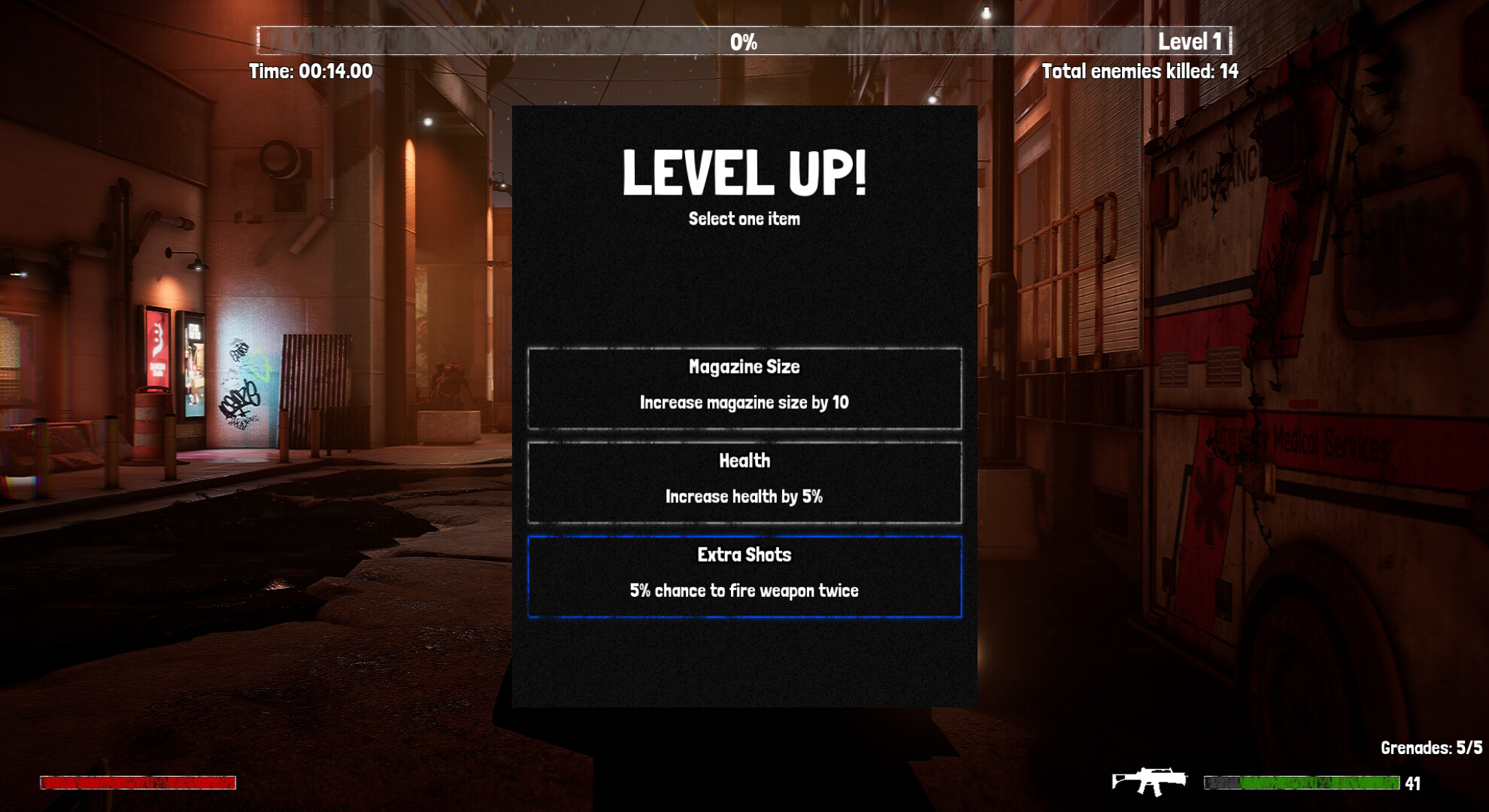
Task: Select the rifle weapon icon near the ammo bar
Action: click(1151, 782)
